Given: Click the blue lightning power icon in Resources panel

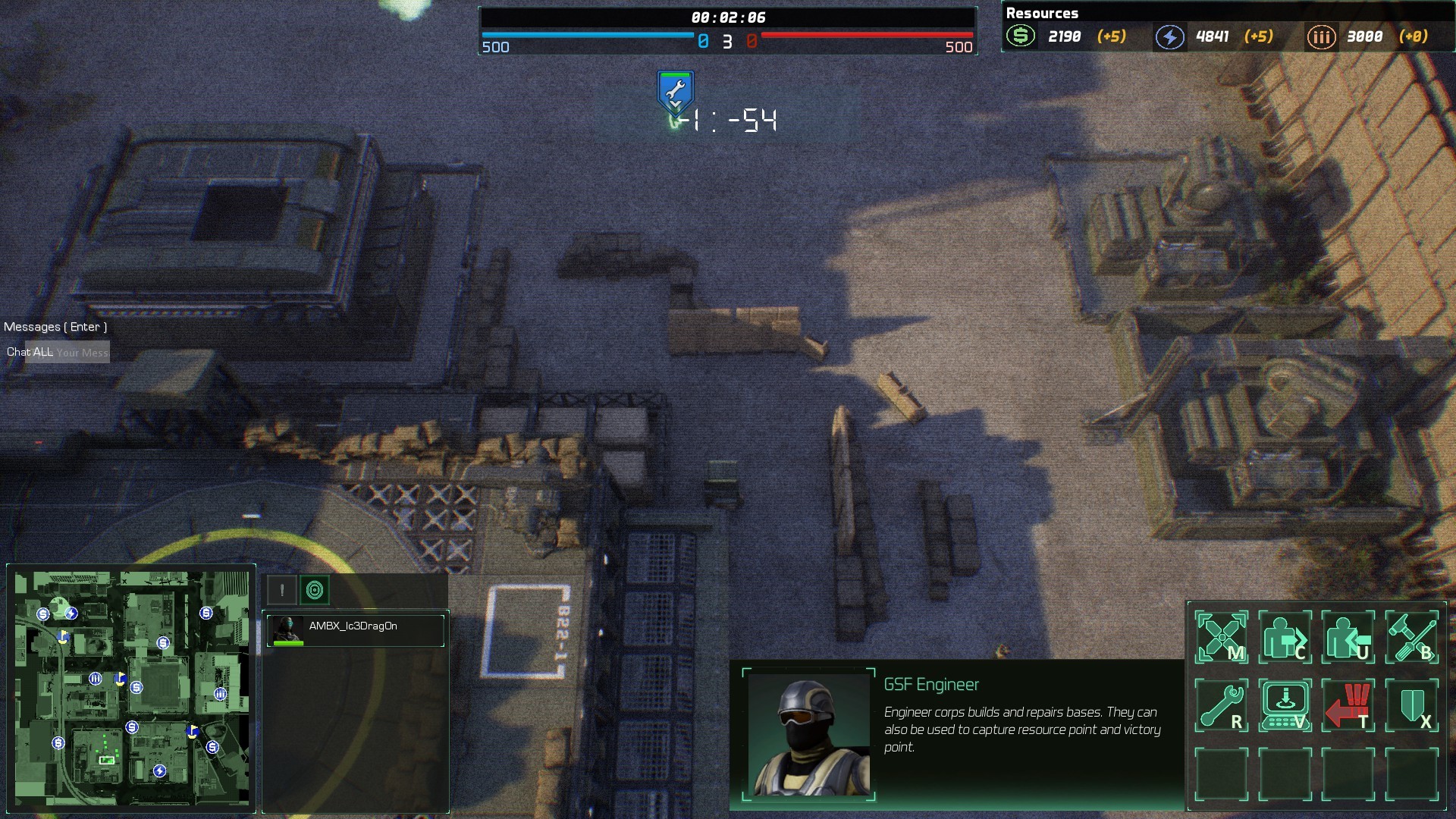Looking at the screenshot, I should (1169, 36).
